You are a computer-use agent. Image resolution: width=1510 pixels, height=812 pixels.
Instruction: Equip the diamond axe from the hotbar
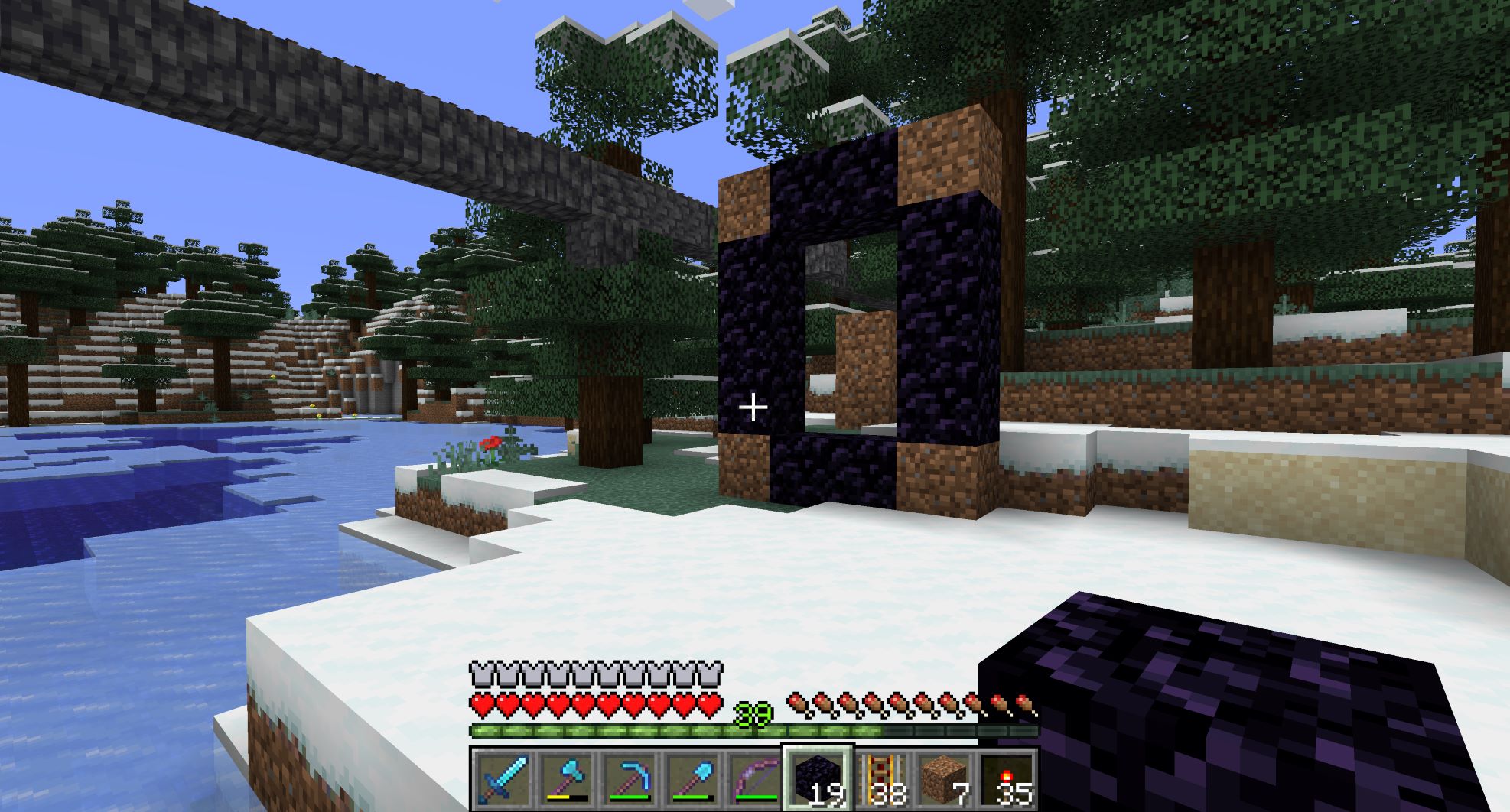point(565,778)
